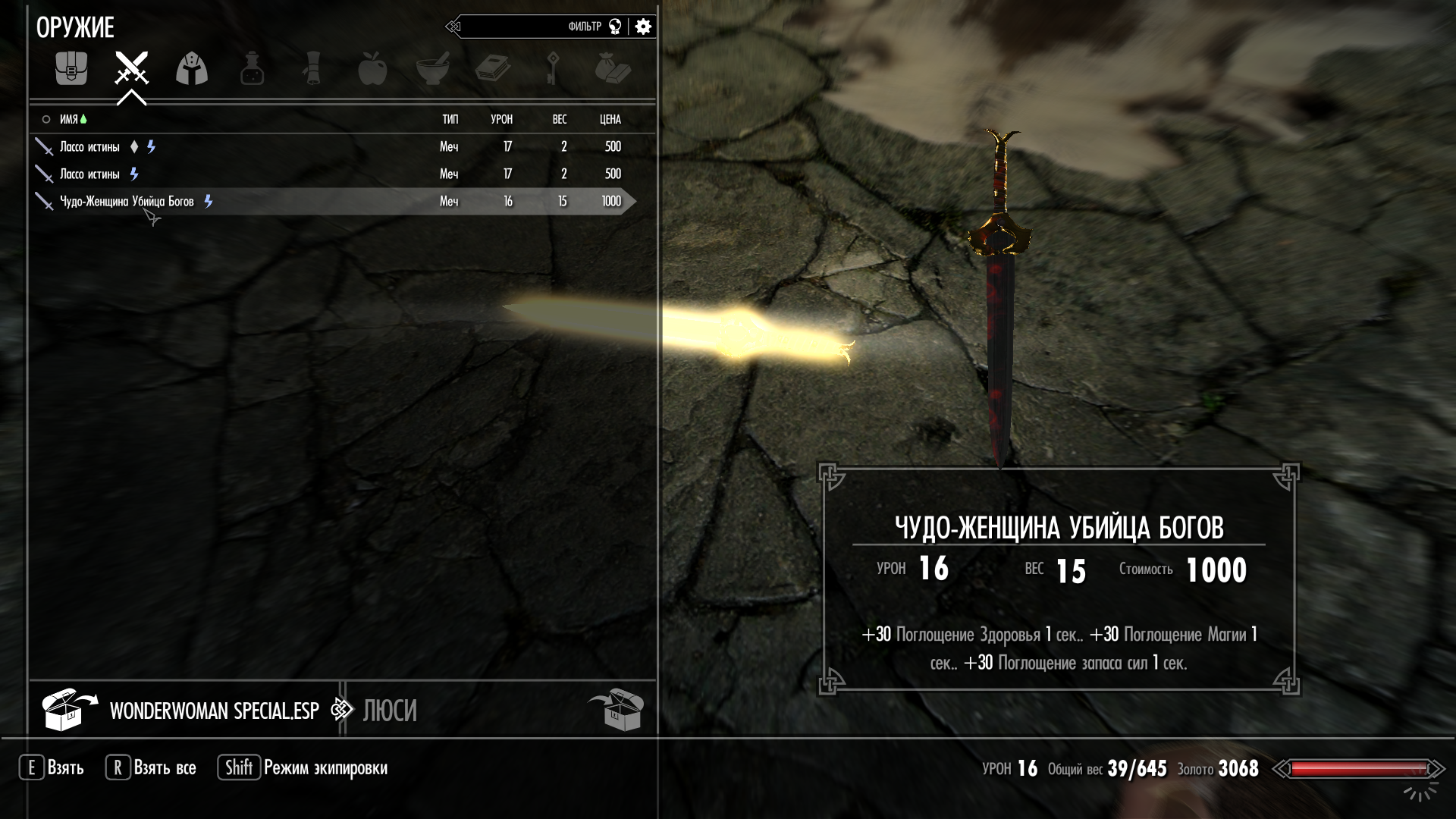This screenshot has height=819, width=1456.
Task: Open the mortar and pestle ingredients tab
Action: (x=432, y=69)
